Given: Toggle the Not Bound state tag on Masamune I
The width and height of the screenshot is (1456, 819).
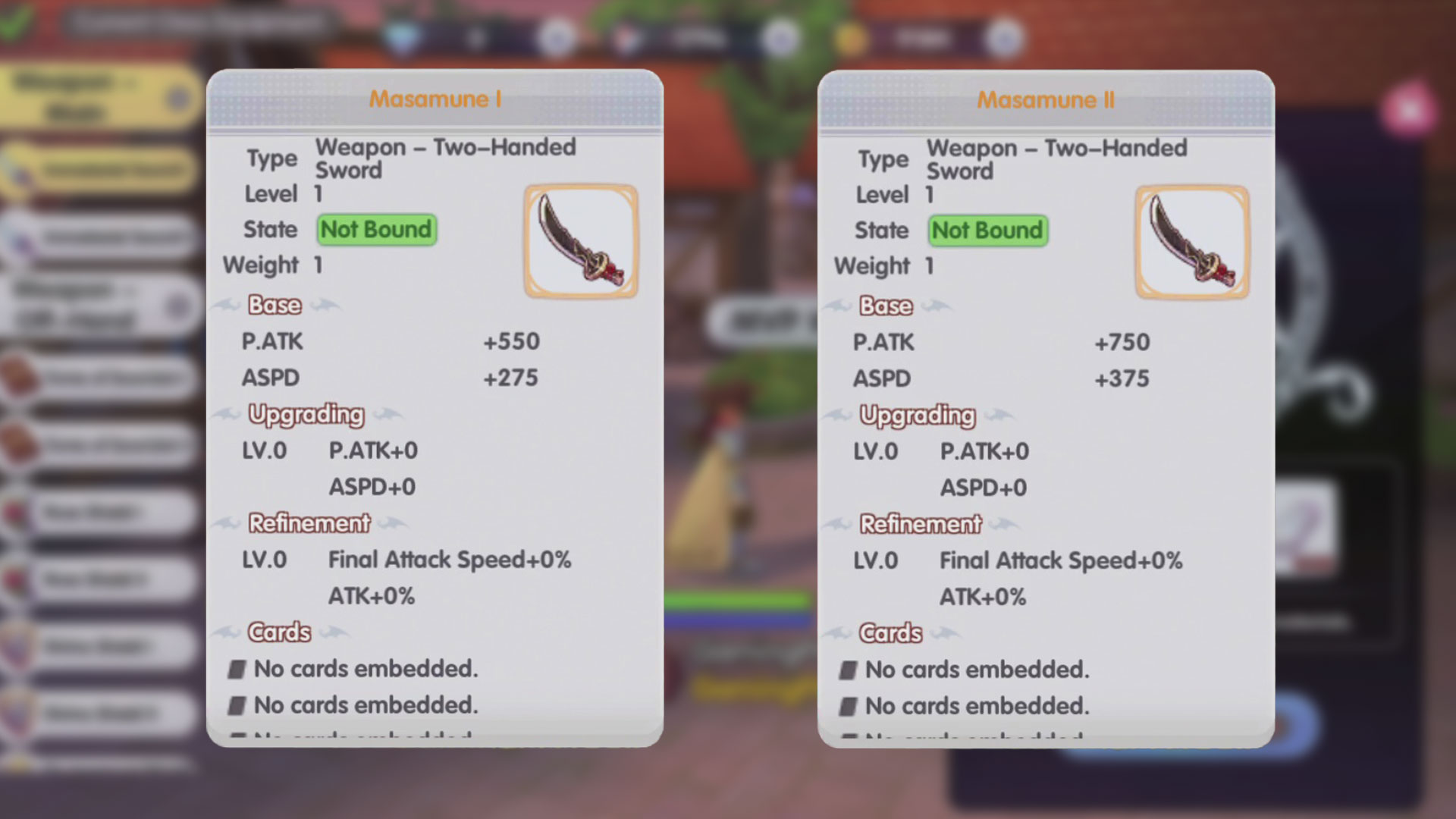Looking at the screenshot, I should click(x=375, y=229).
